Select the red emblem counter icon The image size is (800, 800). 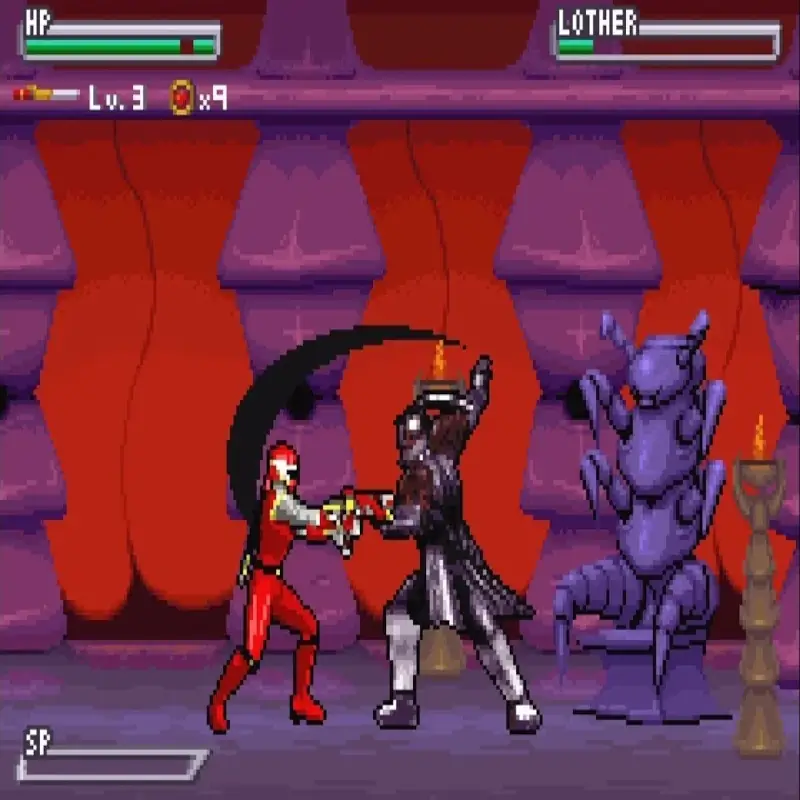coord(181,97)
